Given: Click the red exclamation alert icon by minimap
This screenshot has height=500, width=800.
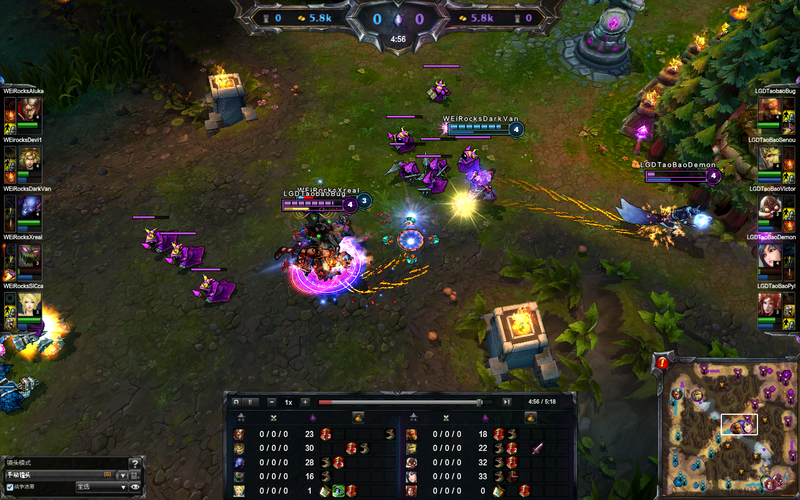Looking at the screenshot, I should [x=663, y=362].
